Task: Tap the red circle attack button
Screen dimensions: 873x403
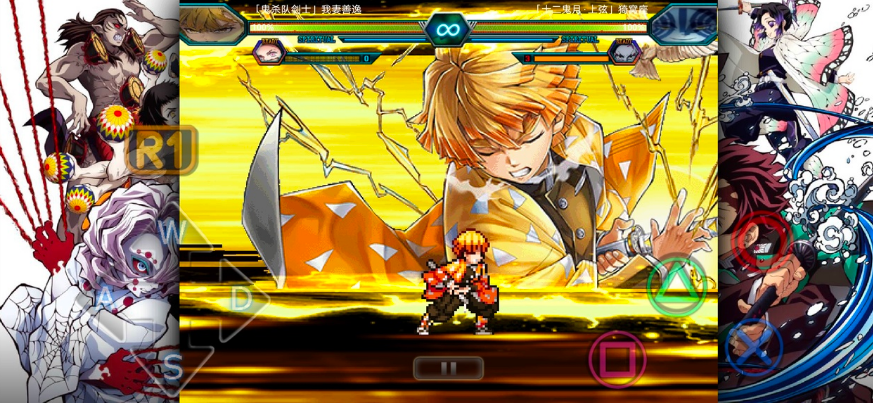Action: click(762, 240)
